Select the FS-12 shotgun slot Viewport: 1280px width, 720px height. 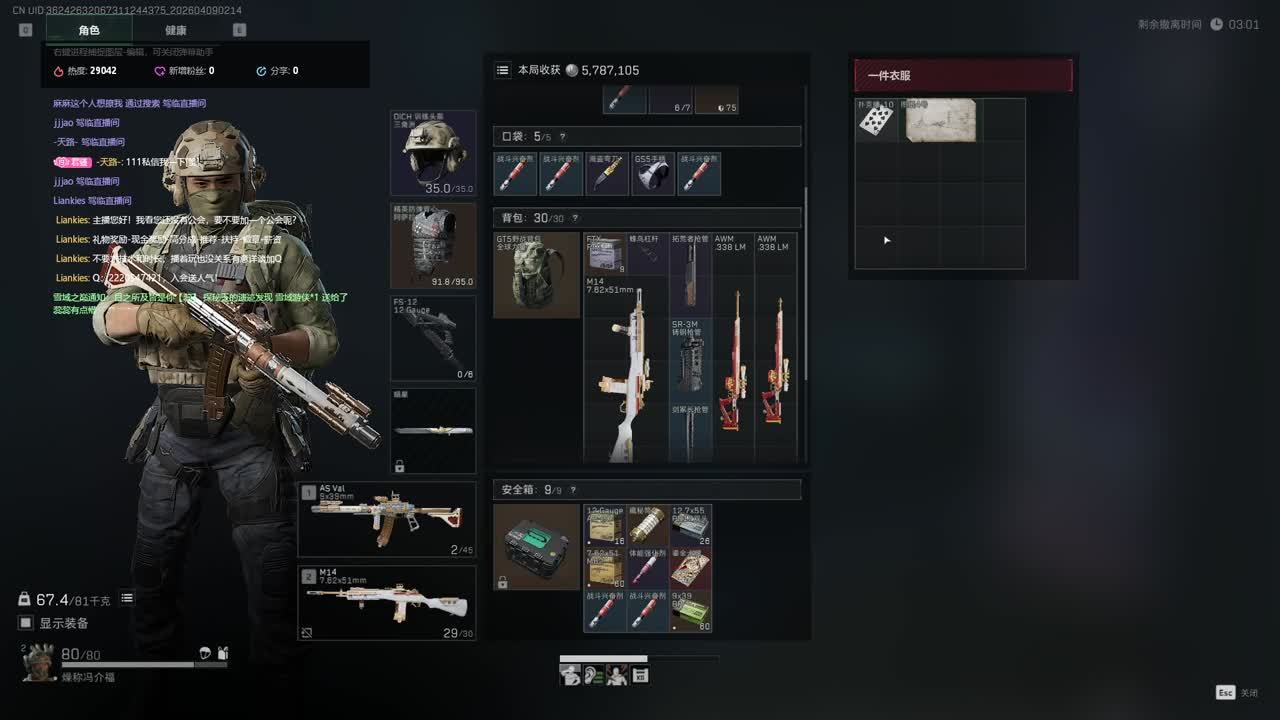pyautogui.click(x=433, y=338)
